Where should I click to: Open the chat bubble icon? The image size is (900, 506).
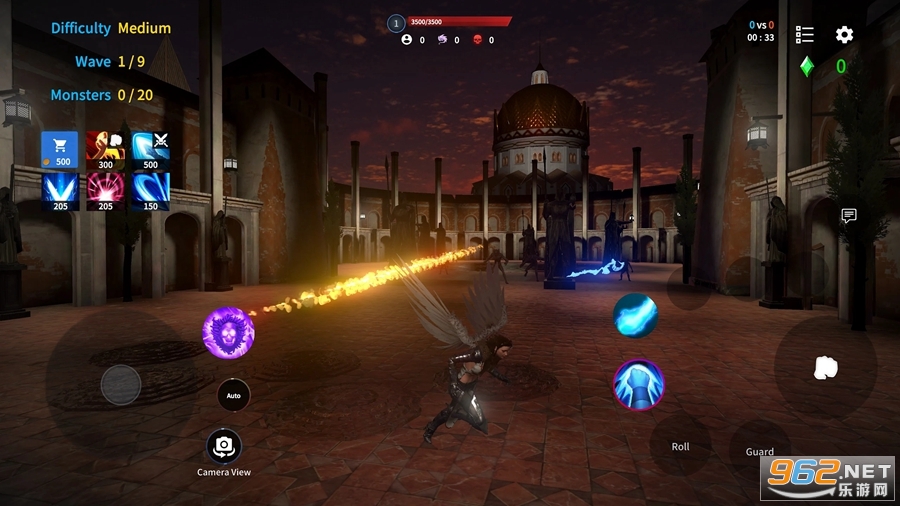[x=849, y=215]
